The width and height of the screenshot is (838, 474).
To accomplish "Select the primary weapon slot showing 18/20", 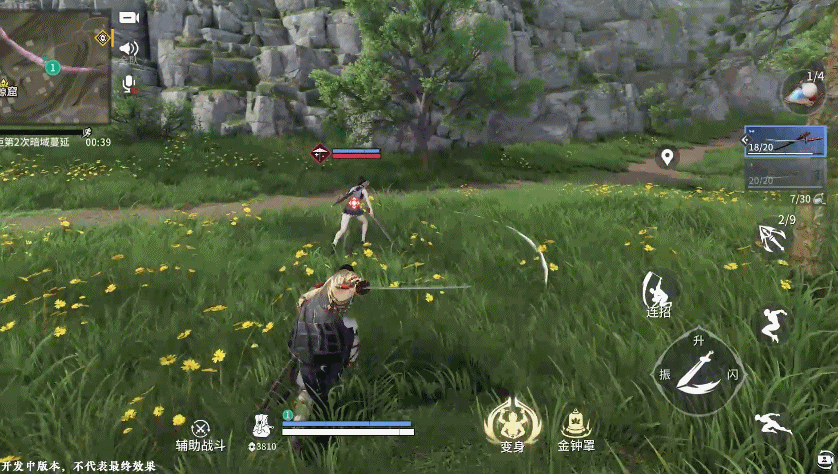I will [785, 140].
